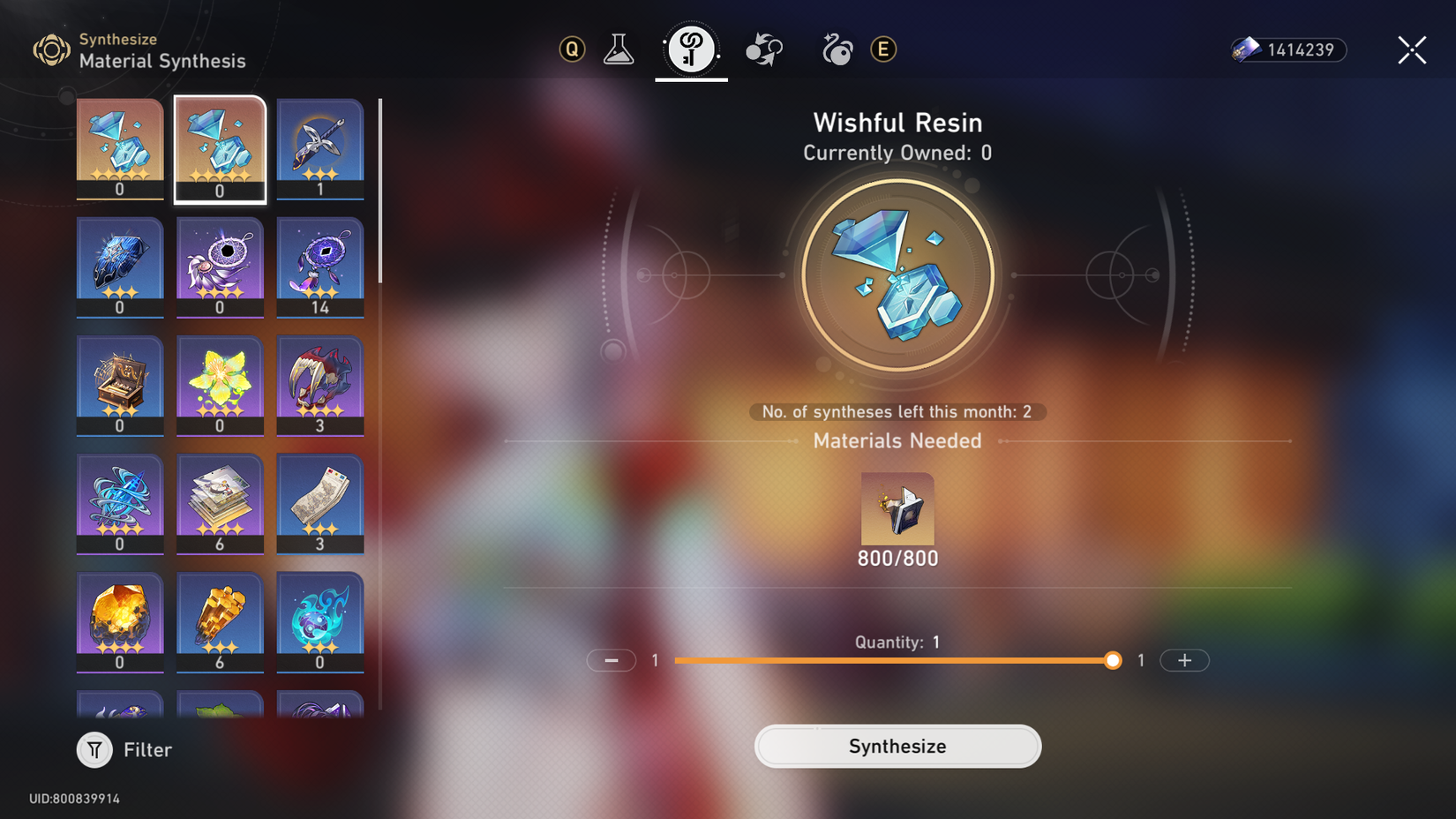Image resolution: width=1456 pixels, height=819 pixels.
Task: Open the Material Exchange recycle-arrows icon
Action: (x=763, y=49)
